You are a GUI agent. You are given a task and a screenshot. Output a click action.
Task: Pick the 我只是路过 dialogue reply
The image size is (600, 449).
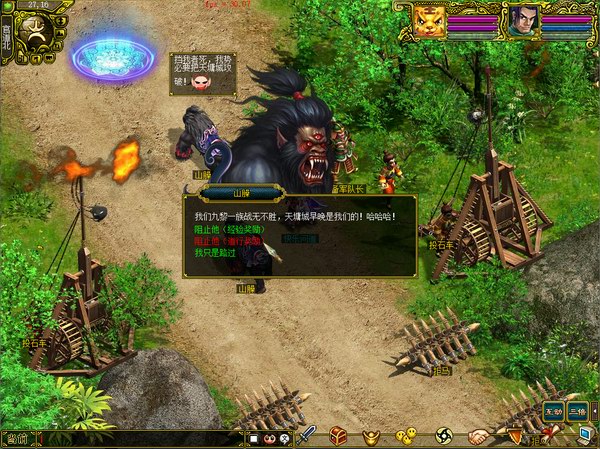[x=213, y=253]
